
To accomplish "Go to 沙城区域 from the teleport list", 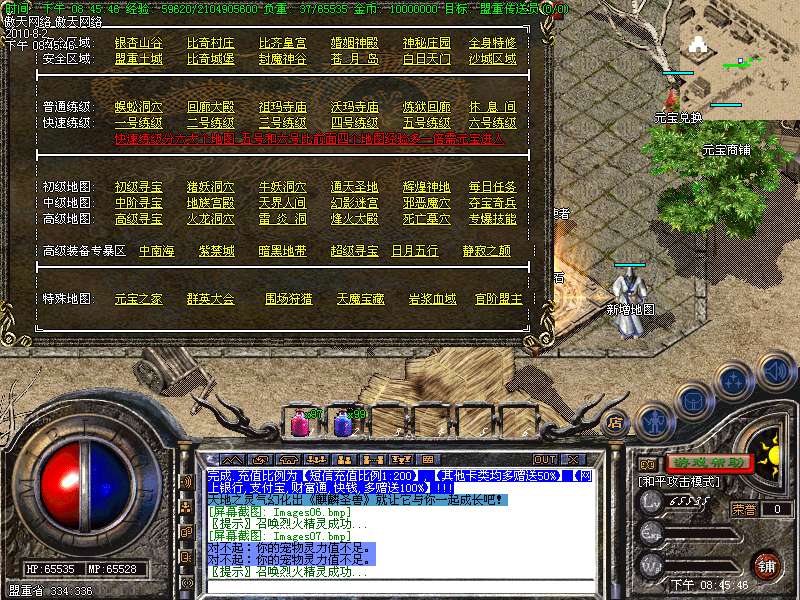I will pos(494,59).
